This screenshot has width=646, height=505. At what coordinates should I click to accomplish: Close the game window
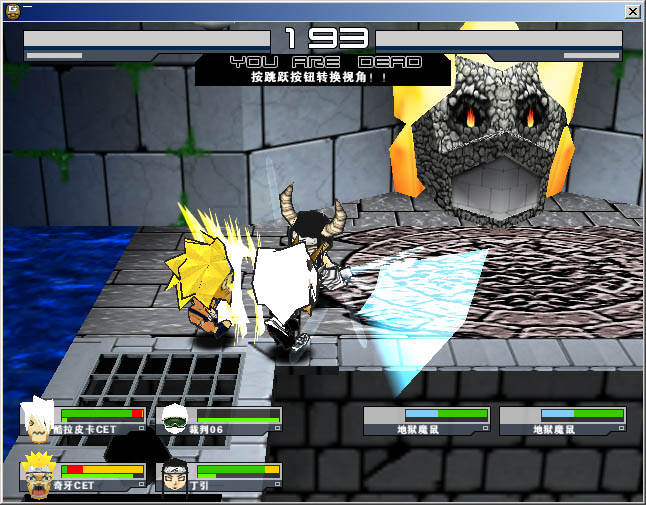coord(632,11)
